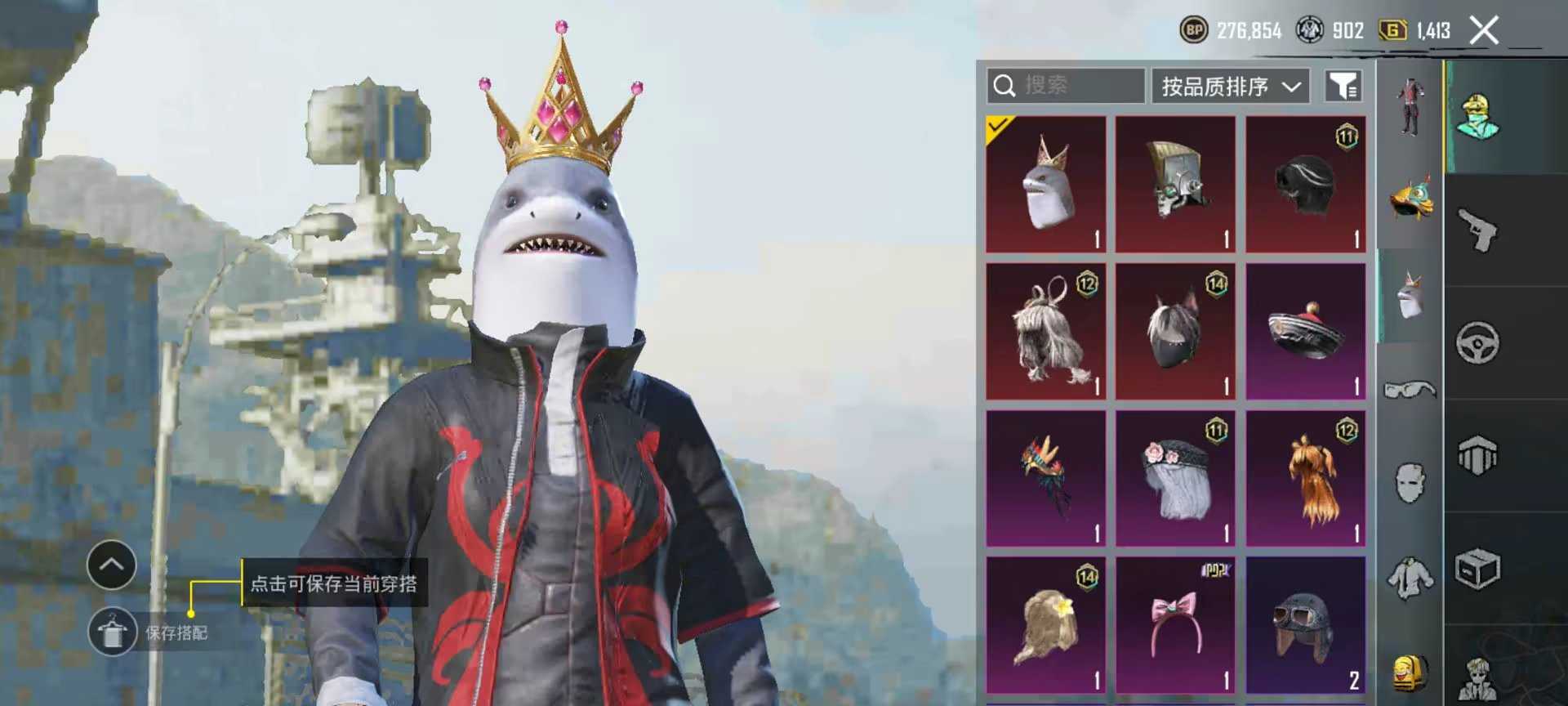Open the item filter funnel button
Viewport: 1568px width, 706px height.
tap(1343, 86)
